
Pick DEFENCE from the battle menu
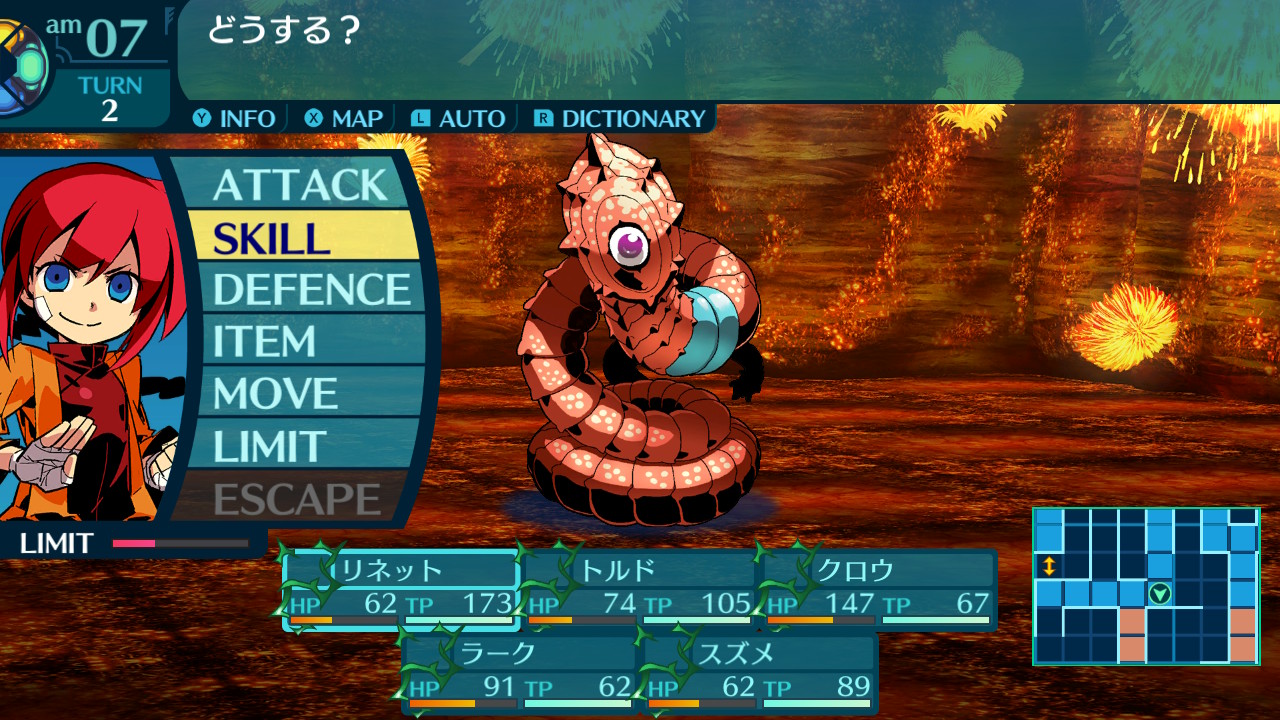click(x=312, y=289)
